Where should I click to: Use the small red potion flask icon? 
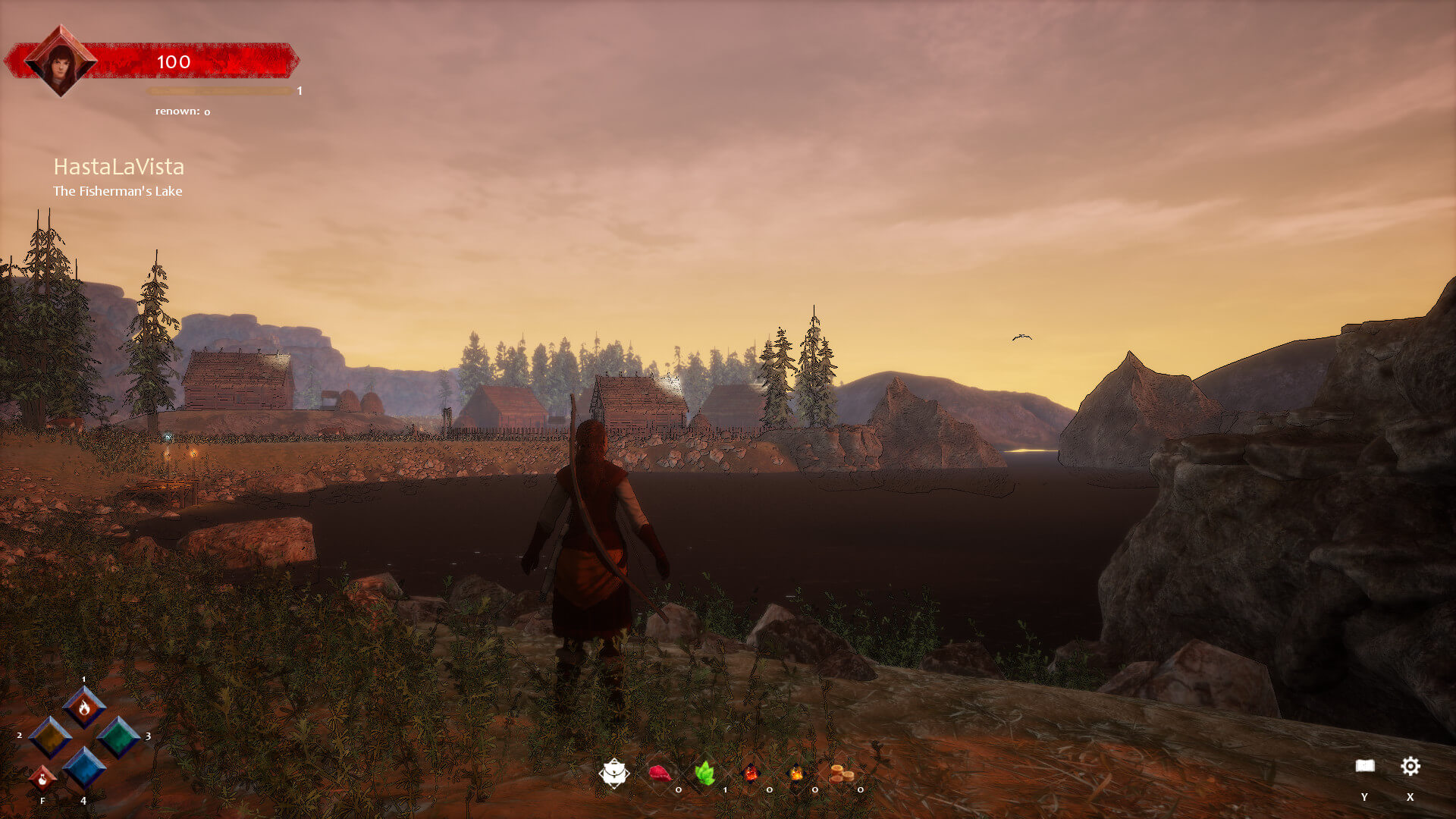click(x=42, y=778)
